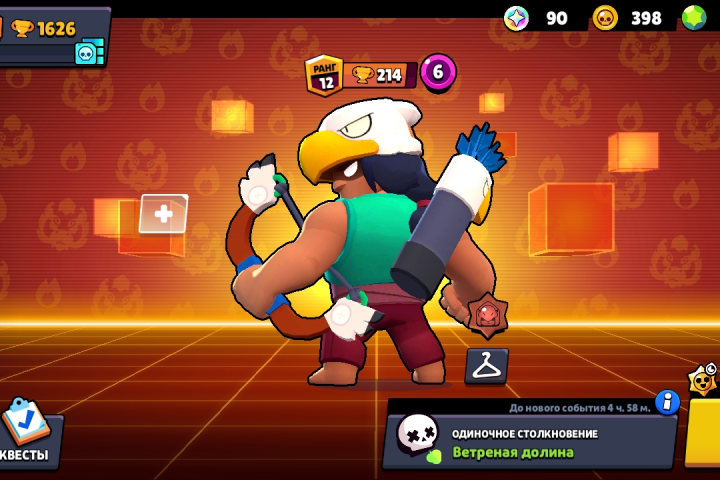Open the 1626 trophy road panel
This screenshot has height=480, width=720.
pos(52,28)
